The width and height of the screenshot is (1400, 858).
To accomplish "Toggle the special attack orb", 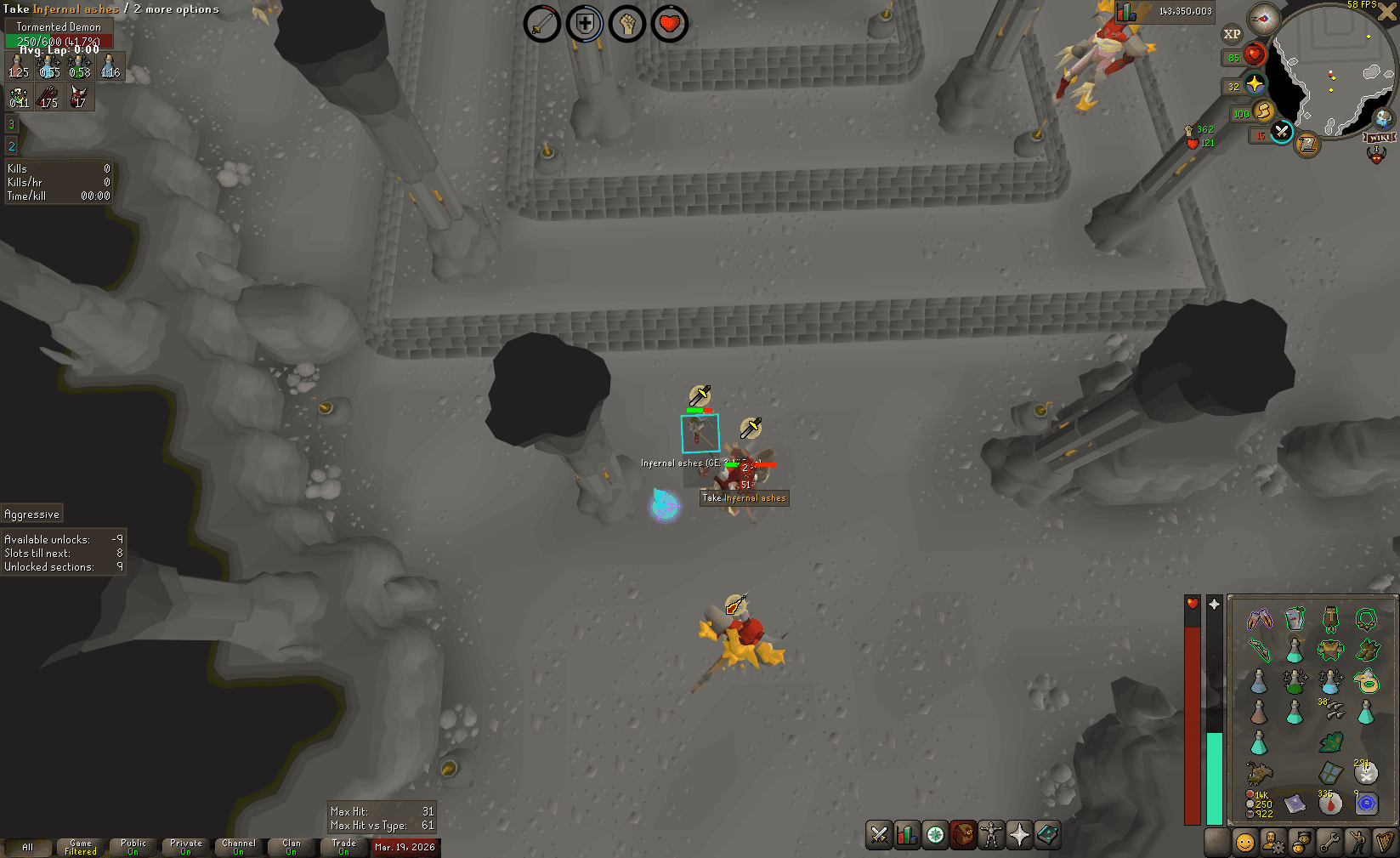I will pyautogui.click(x=1282, y=134).
